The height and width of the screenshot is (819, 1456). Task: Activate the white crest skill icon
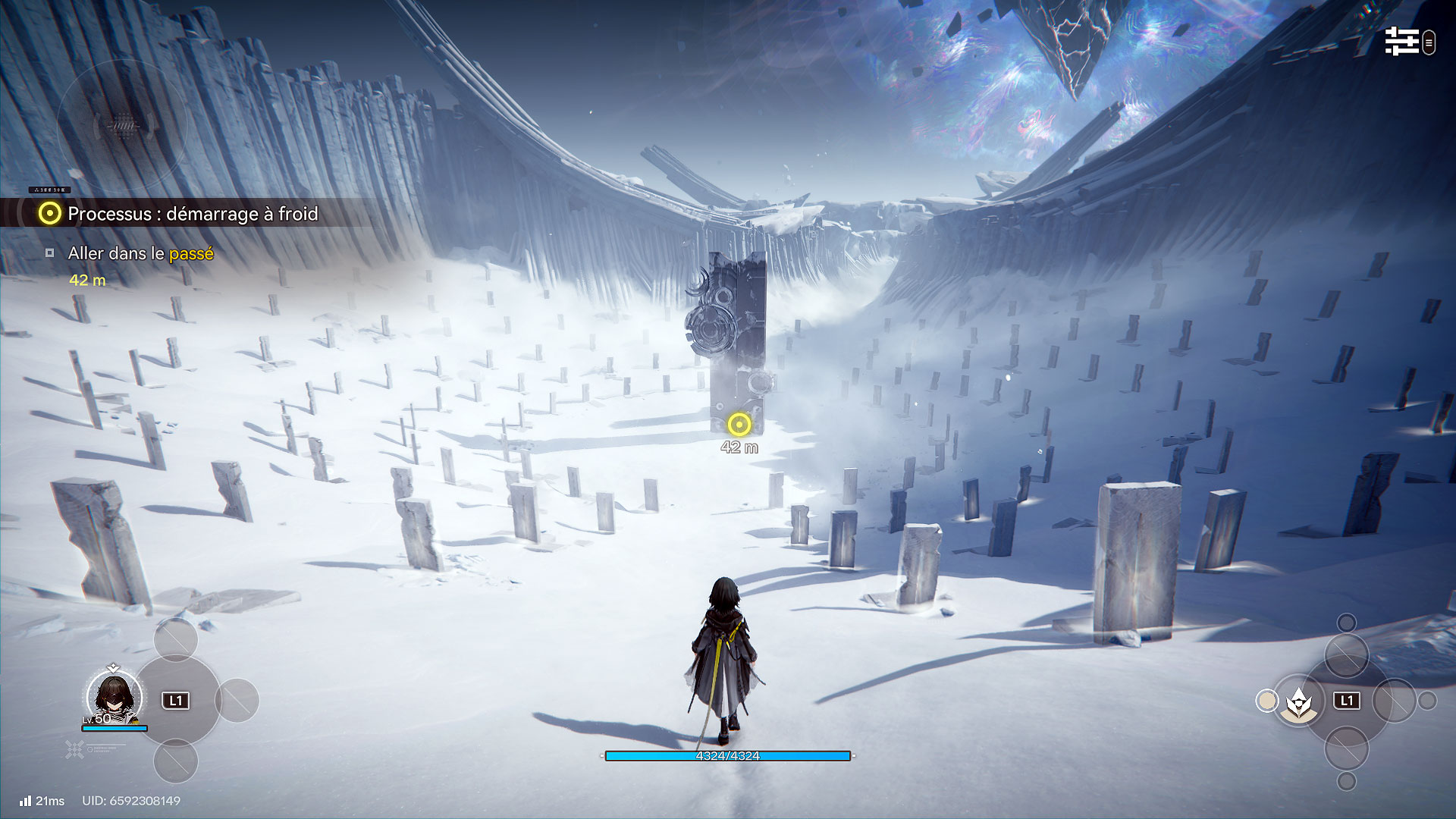1299,701
